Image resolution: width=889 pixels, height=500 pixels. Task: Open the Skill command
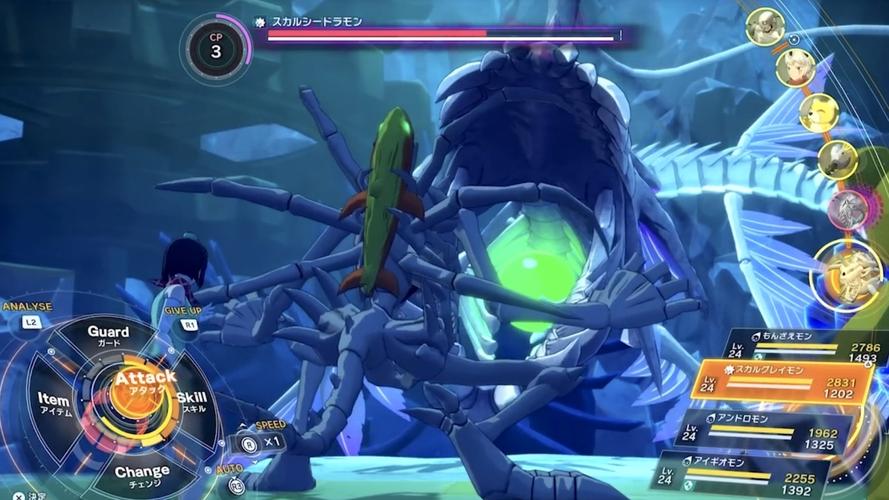(191, 401)
